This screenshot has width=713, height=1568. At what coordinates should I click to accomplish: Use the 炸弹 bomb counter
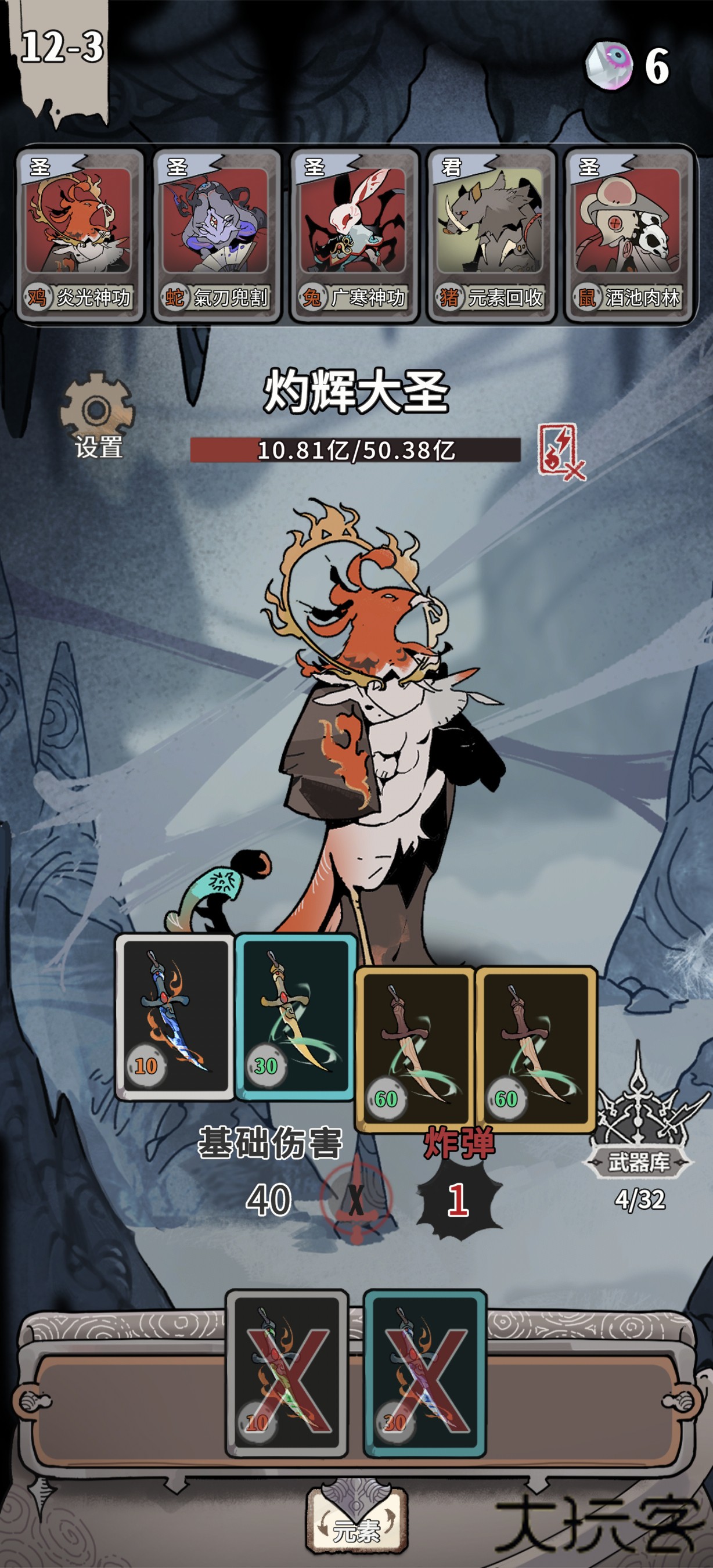pos(459,1200)
